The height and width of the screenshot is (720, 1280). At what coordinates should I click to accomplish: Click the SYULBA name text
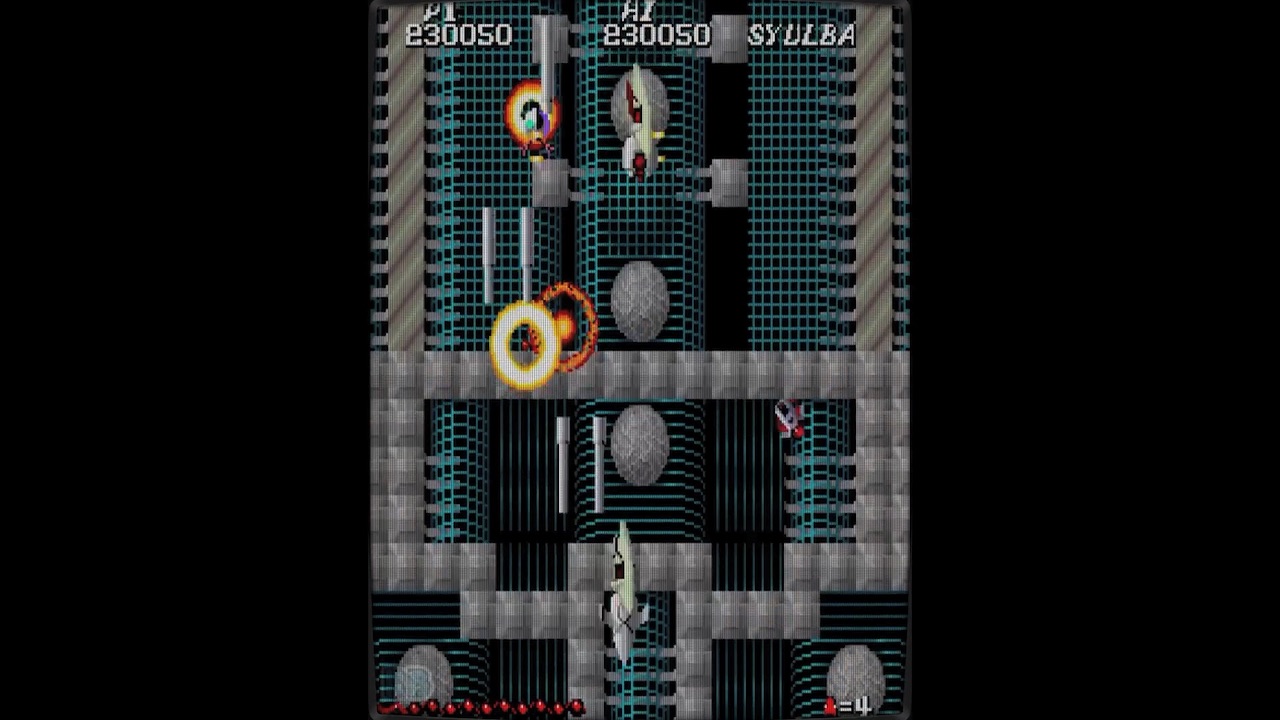click(x=800, y=35)
